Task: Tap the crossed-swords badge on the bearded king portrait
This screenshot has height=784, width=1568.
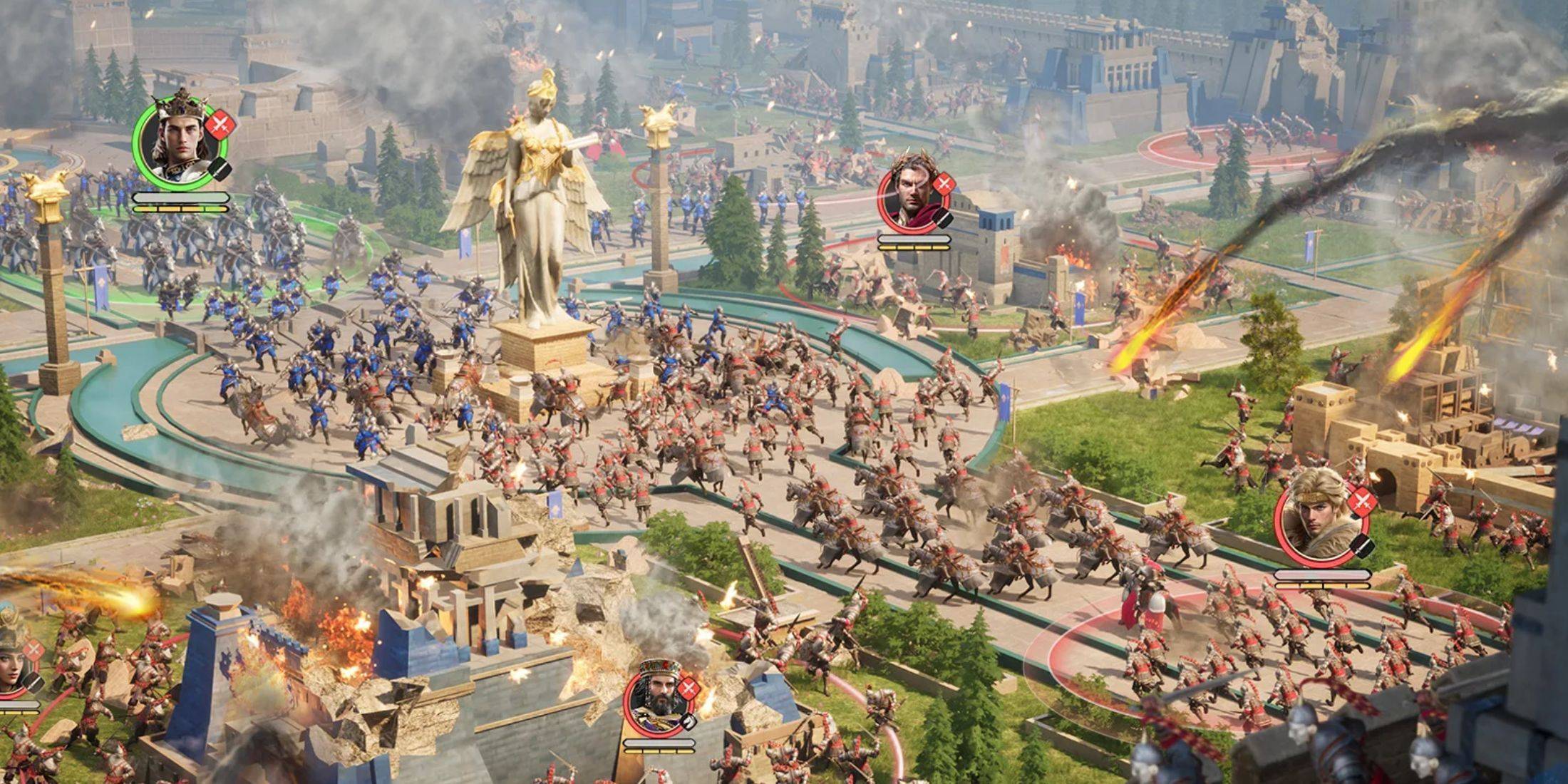Action: [688, 688]
